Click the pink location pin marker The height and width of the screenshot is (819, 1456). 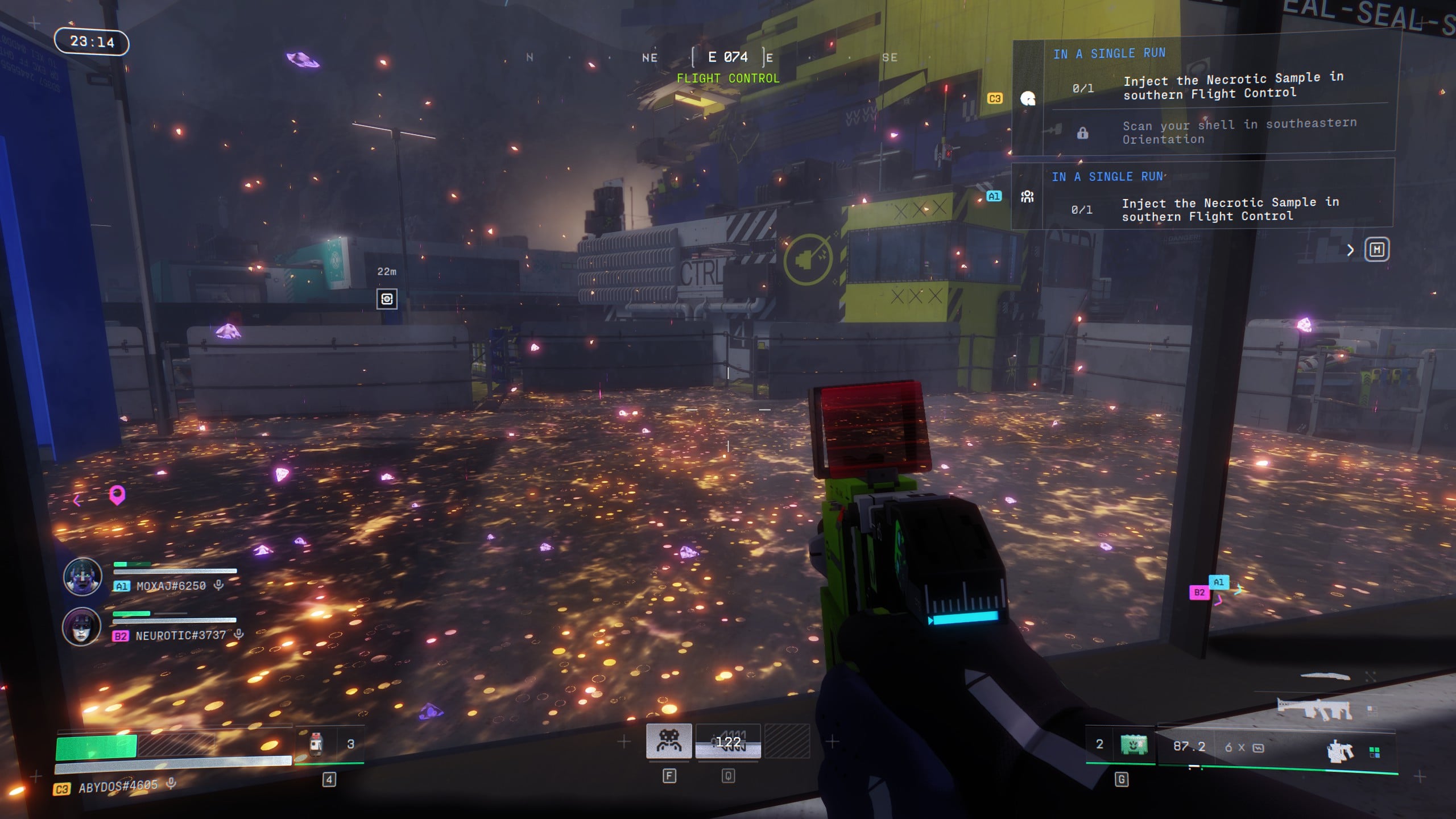(x=117, y=495)
